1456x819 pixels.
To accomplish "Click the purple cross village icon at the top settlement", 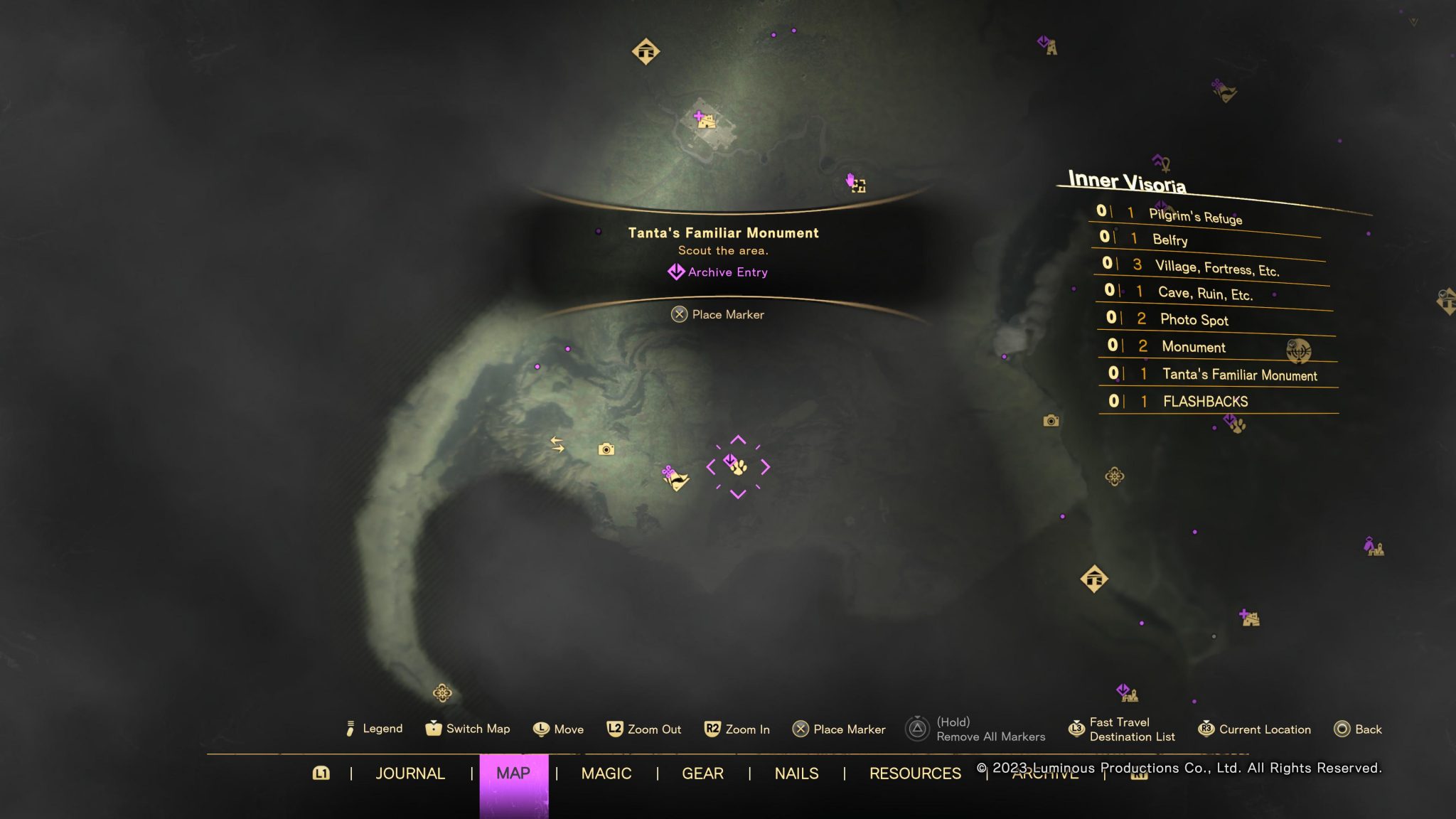I will (x=698, y=116).
